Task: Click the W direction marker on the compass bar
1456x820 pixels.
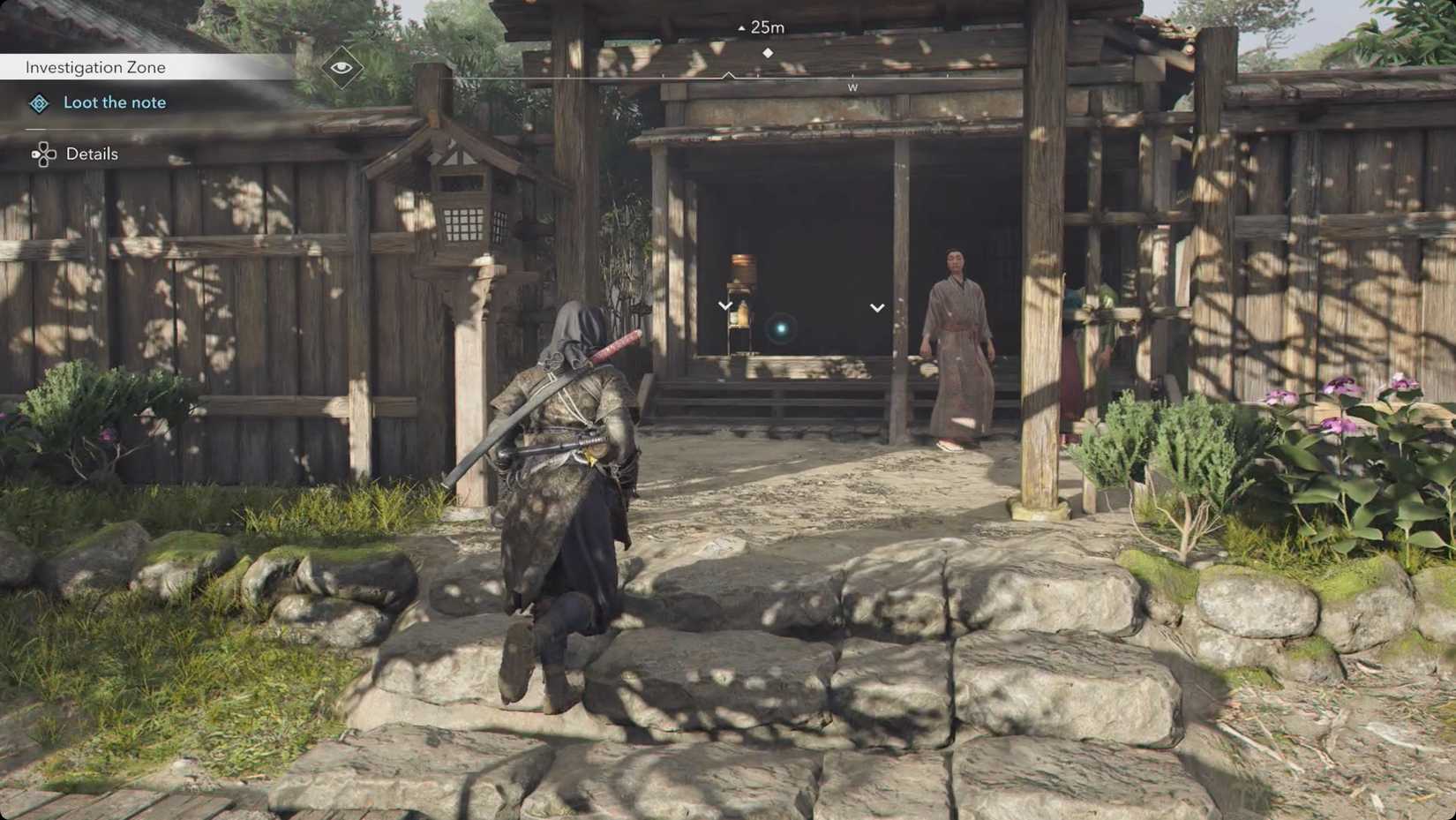Action: click(852, 87)
